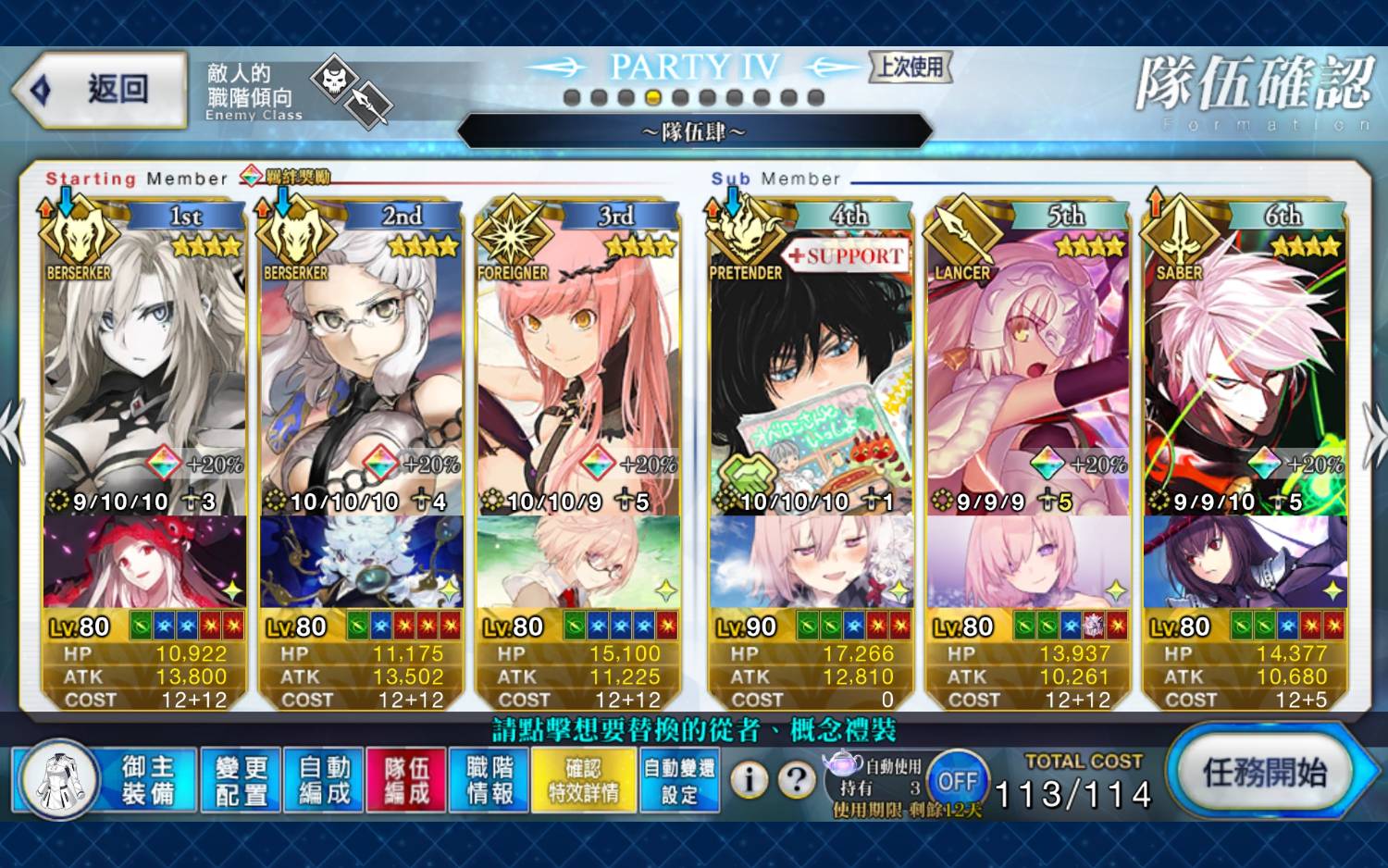Select the 上次使用 last-used button
Viewport: 1388px width, 868px height.
911,67
